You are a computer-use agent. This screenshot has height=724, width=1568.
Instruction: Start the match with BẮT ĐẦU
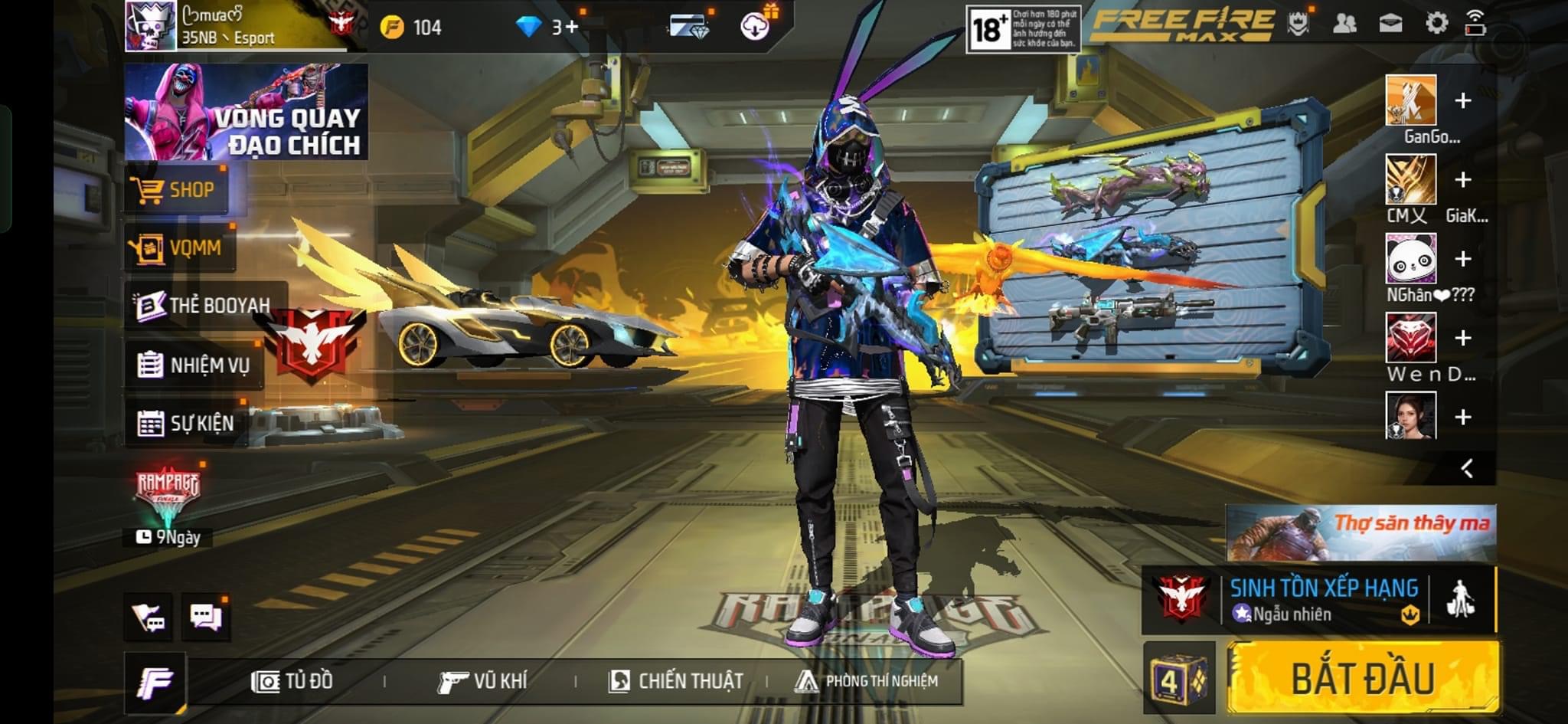tap(1363, 679)
